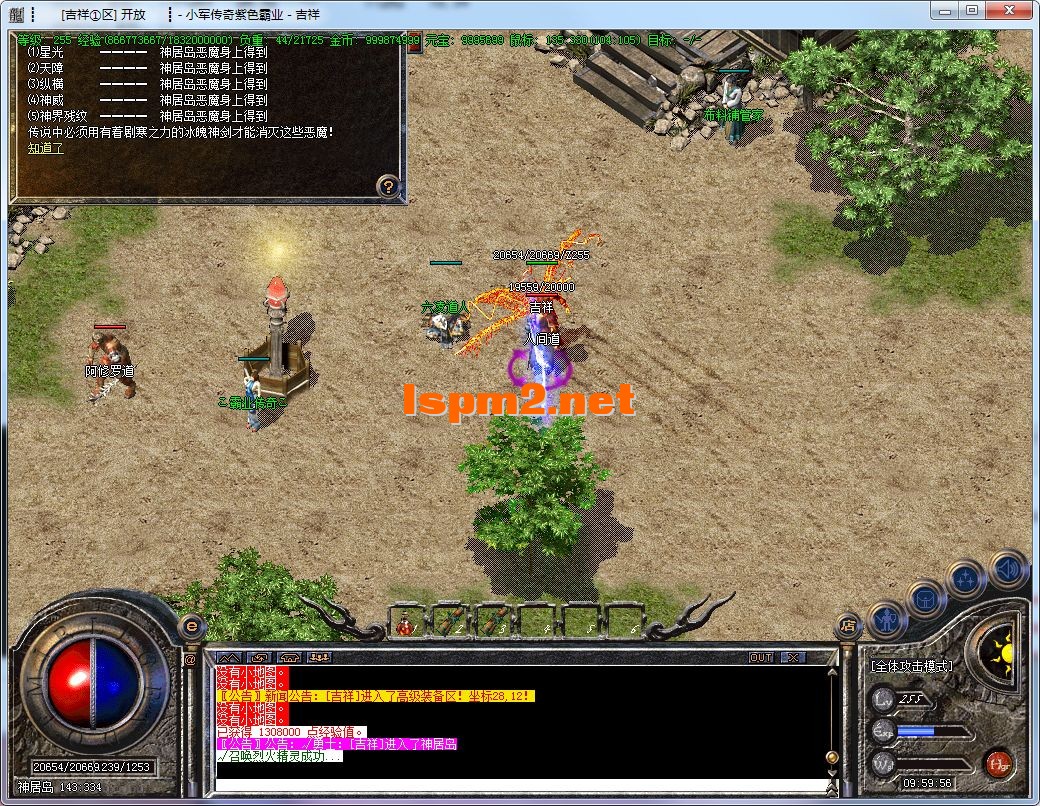Screen dimensions: 1040x806
Task: Click the OUT button on the chat panel
Action: coord(761,658)
